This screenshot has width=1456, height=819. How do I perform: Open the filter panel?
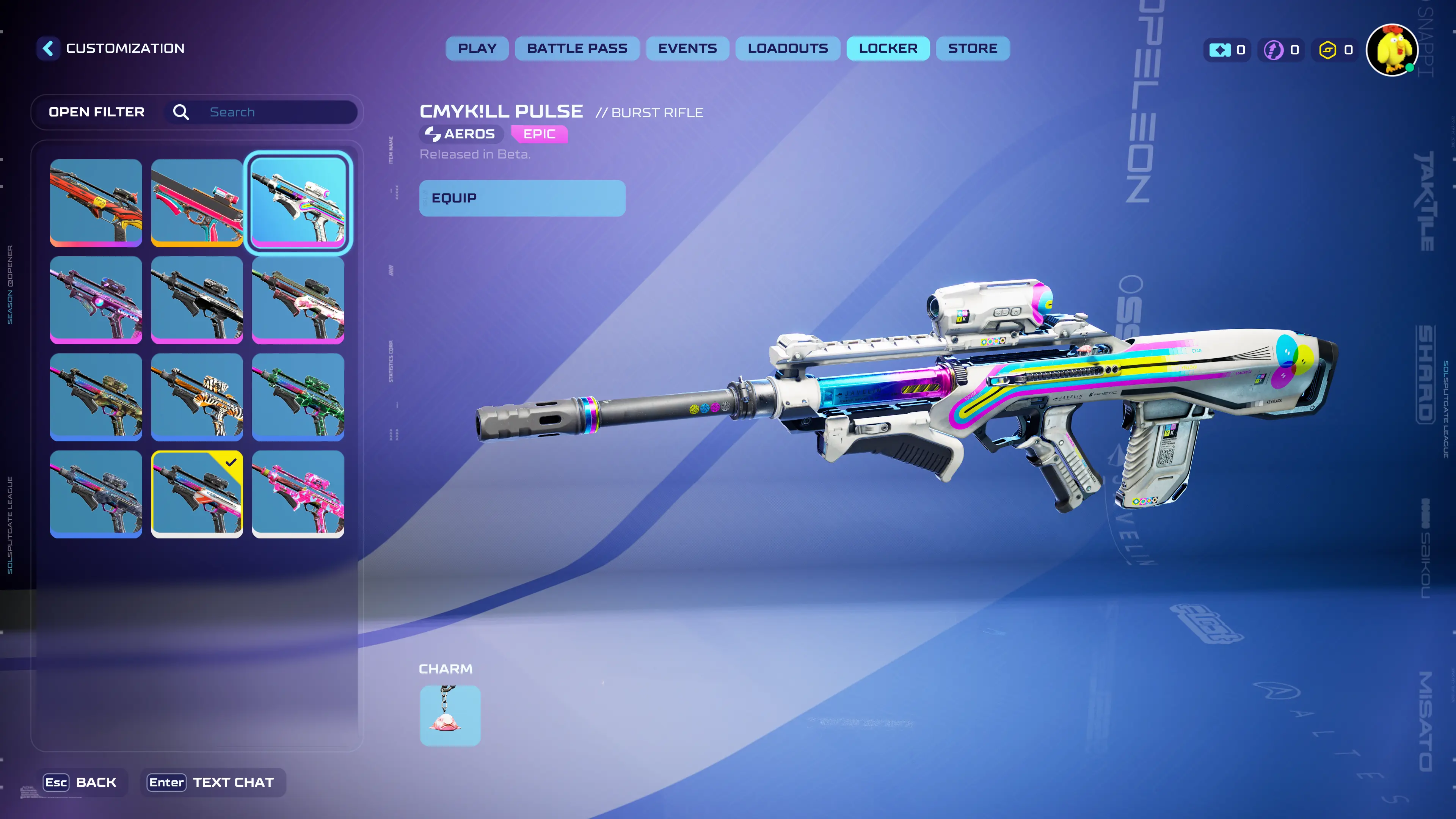coord(97,112)
